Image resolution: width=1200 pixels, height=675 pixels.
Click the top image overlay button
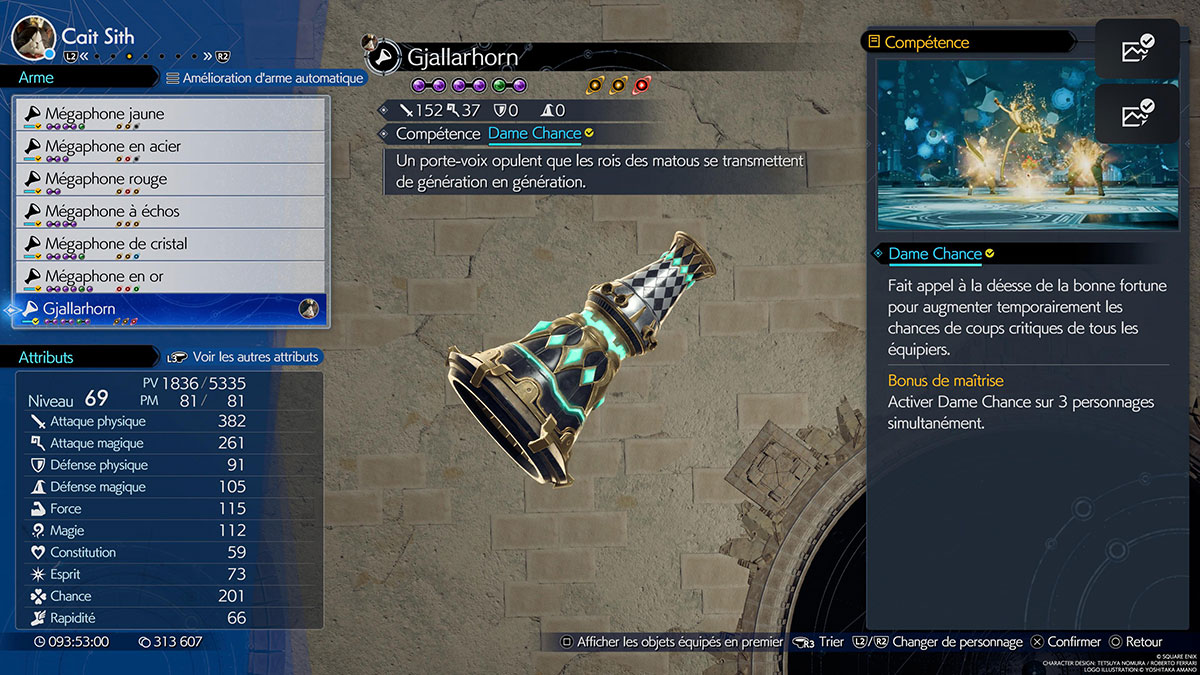click(1136, 48)
